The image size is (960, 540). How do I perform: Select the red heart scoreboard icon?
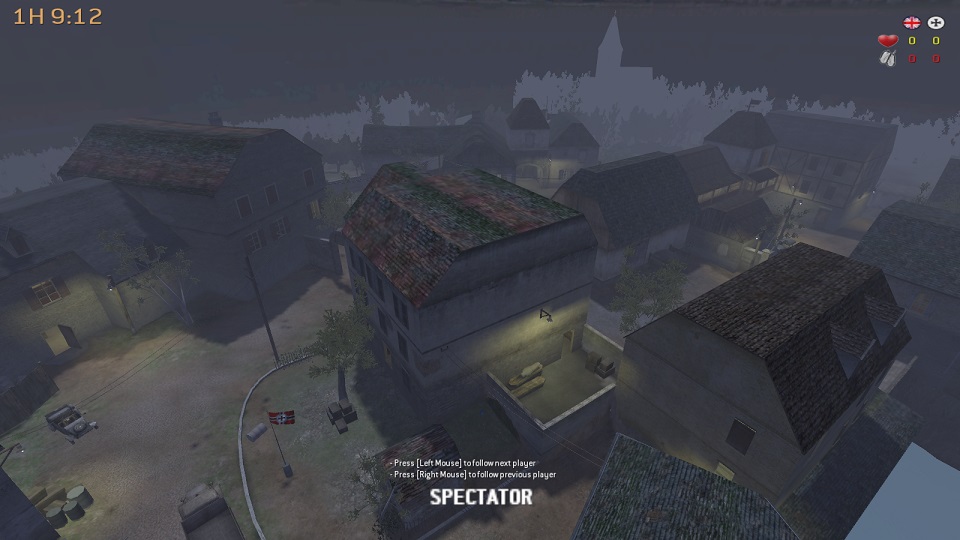(x=887, y=41)
